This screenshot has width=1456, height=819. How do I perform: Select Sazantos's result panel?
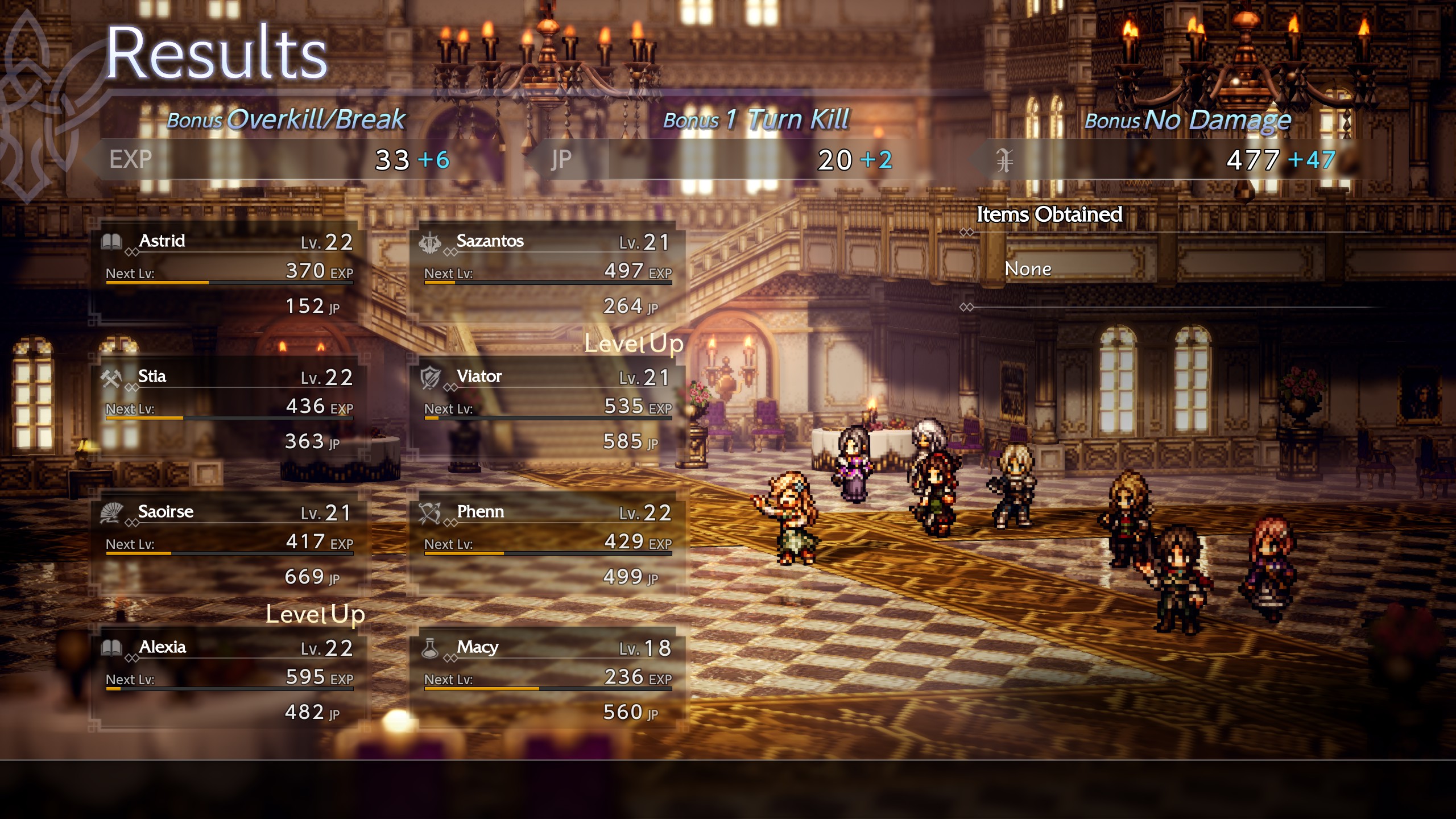pos(547,274)
